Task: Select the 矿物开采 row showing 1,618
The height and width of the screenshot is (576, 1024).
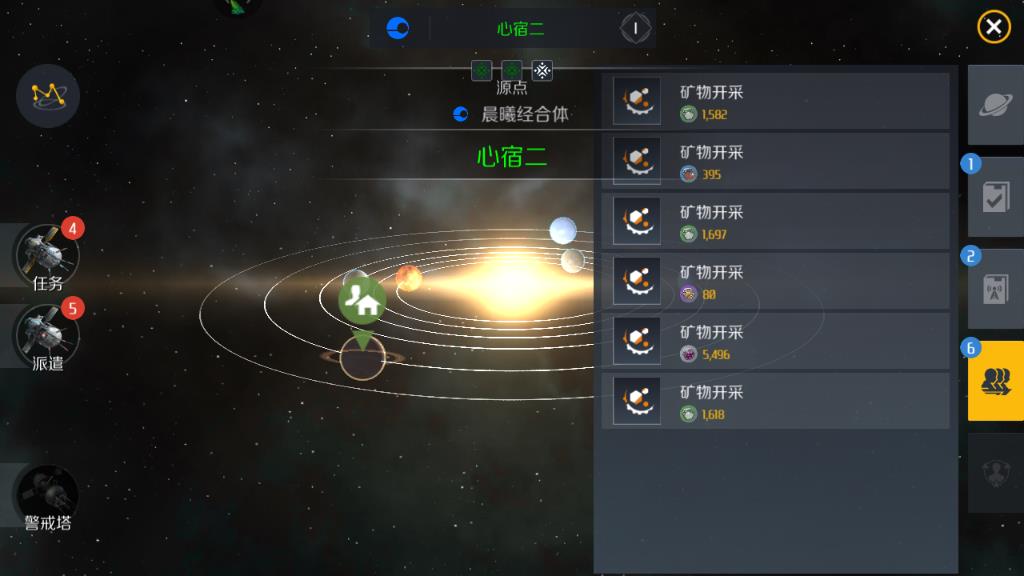Action: (775, 402)
